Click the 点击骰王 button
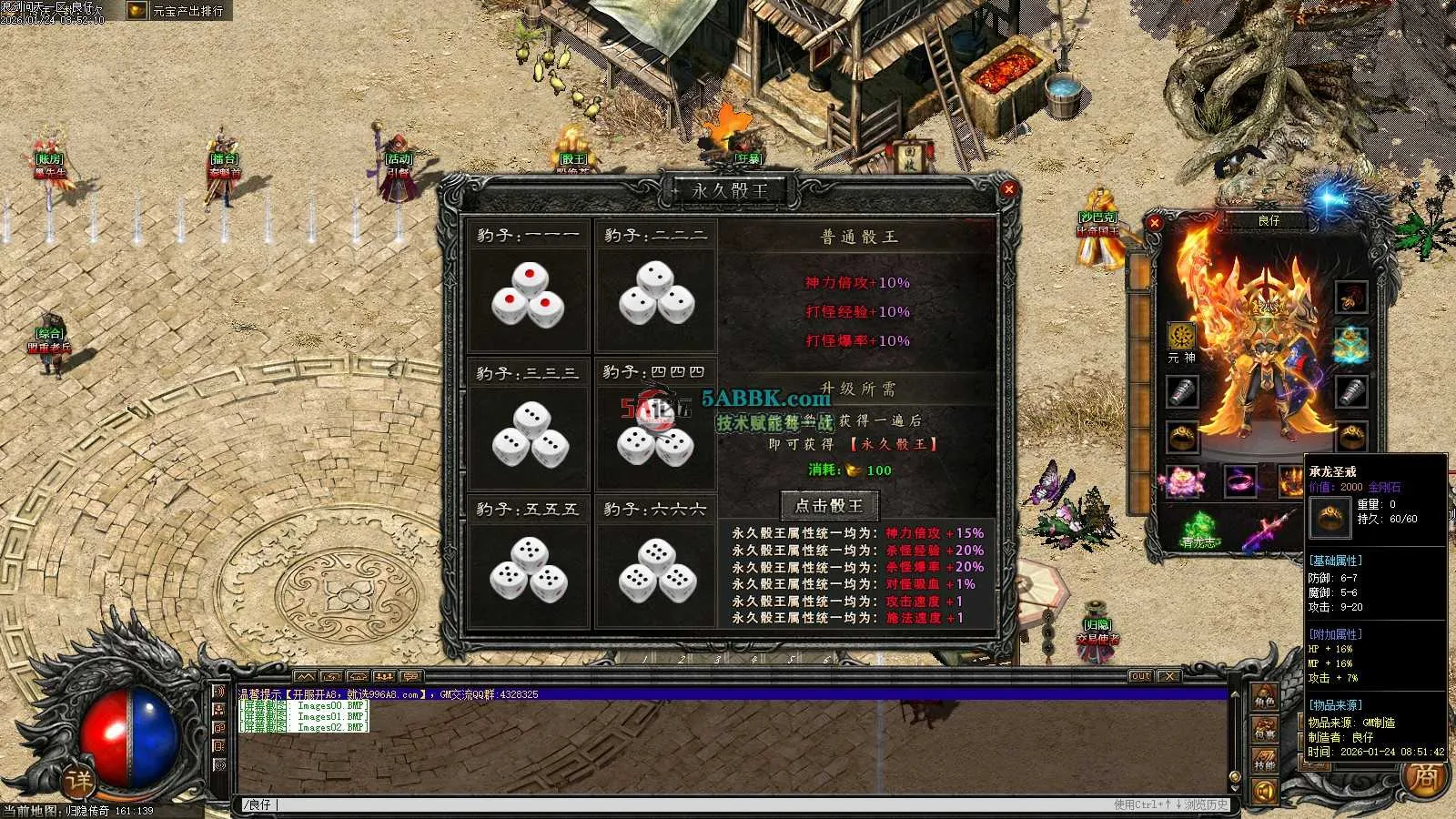Image resolution: width=1456 pixels, height=819 pixels. (829, 505)
